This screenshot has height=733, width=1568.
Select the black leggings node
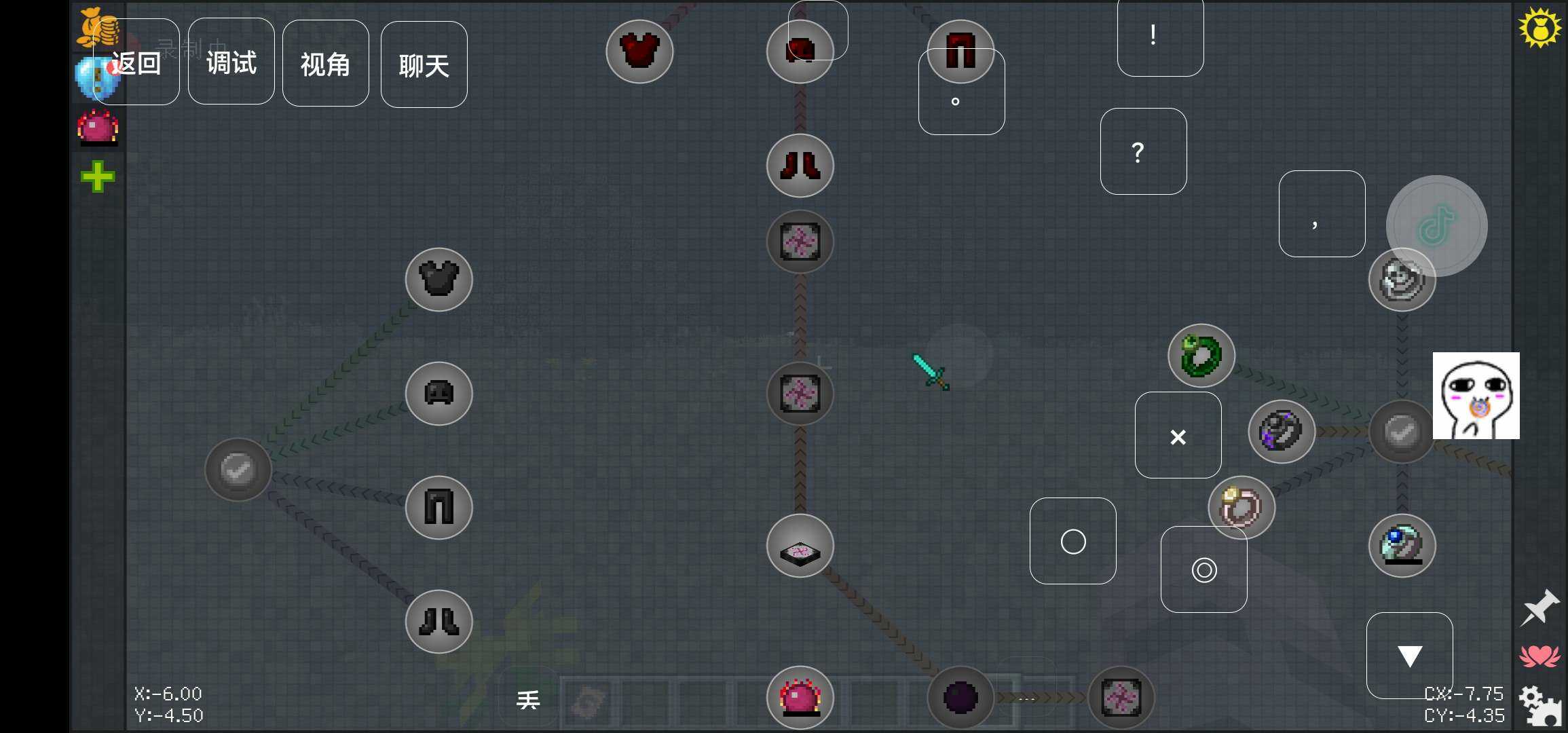pos(439,508)
